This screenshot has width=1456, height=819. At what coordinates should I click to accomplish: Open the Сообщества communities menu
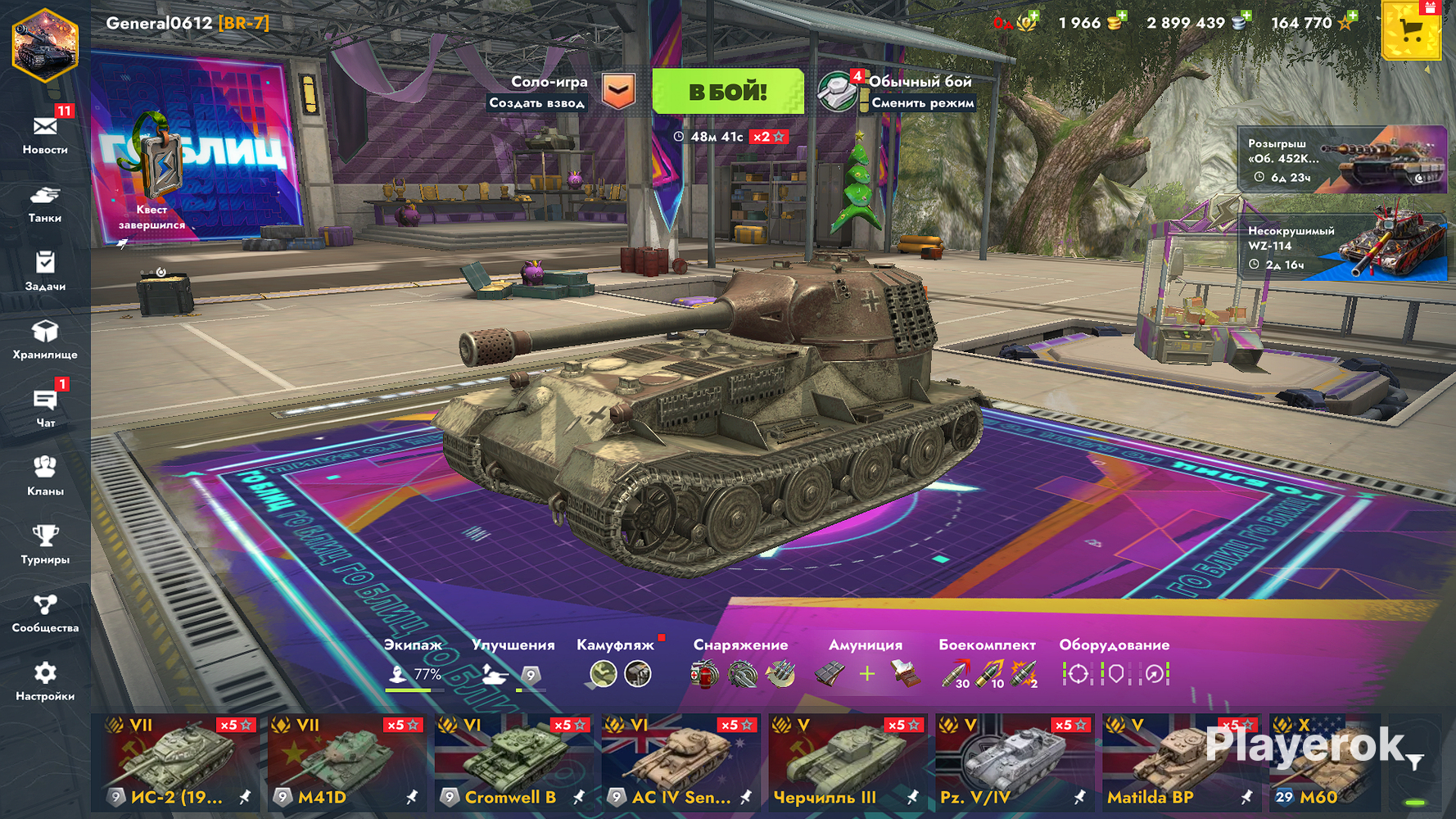45,613
